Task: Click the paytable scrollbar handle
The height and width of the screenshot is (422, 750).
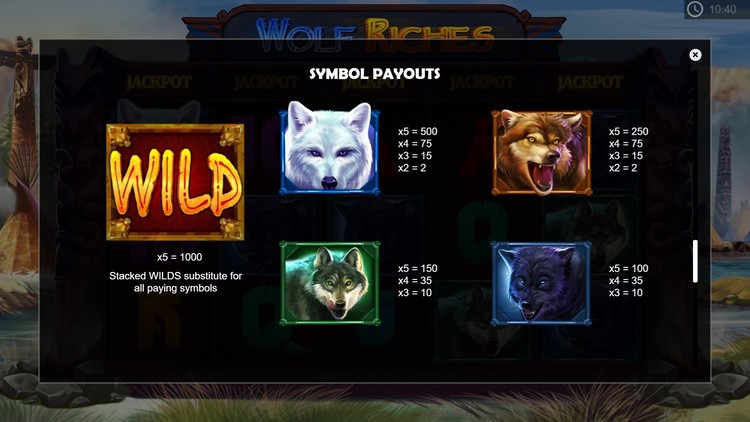Action: pos(695,261)
